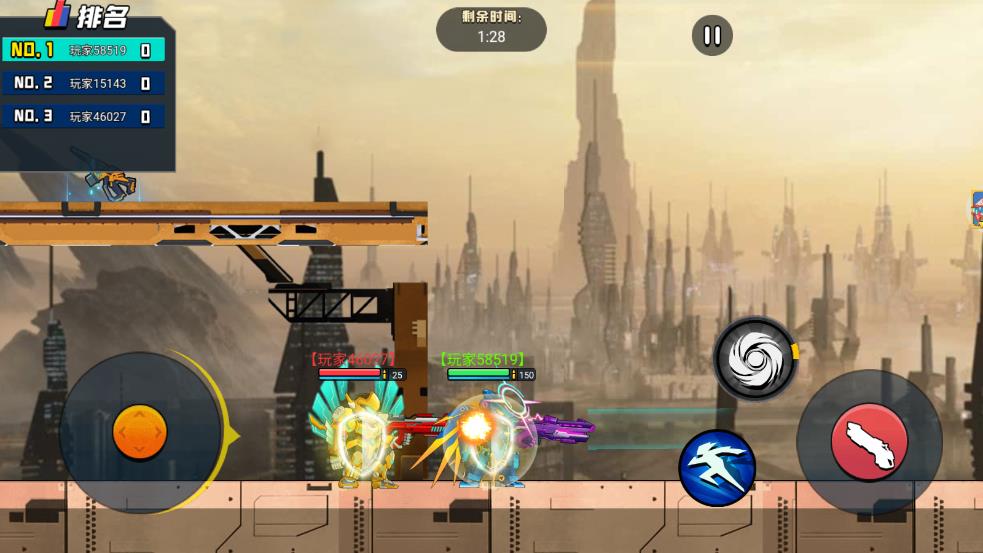The width and height of the screenshot is (983, 553).
Task: Select the NO.3 player 46027 row
Action: point(83,117)
